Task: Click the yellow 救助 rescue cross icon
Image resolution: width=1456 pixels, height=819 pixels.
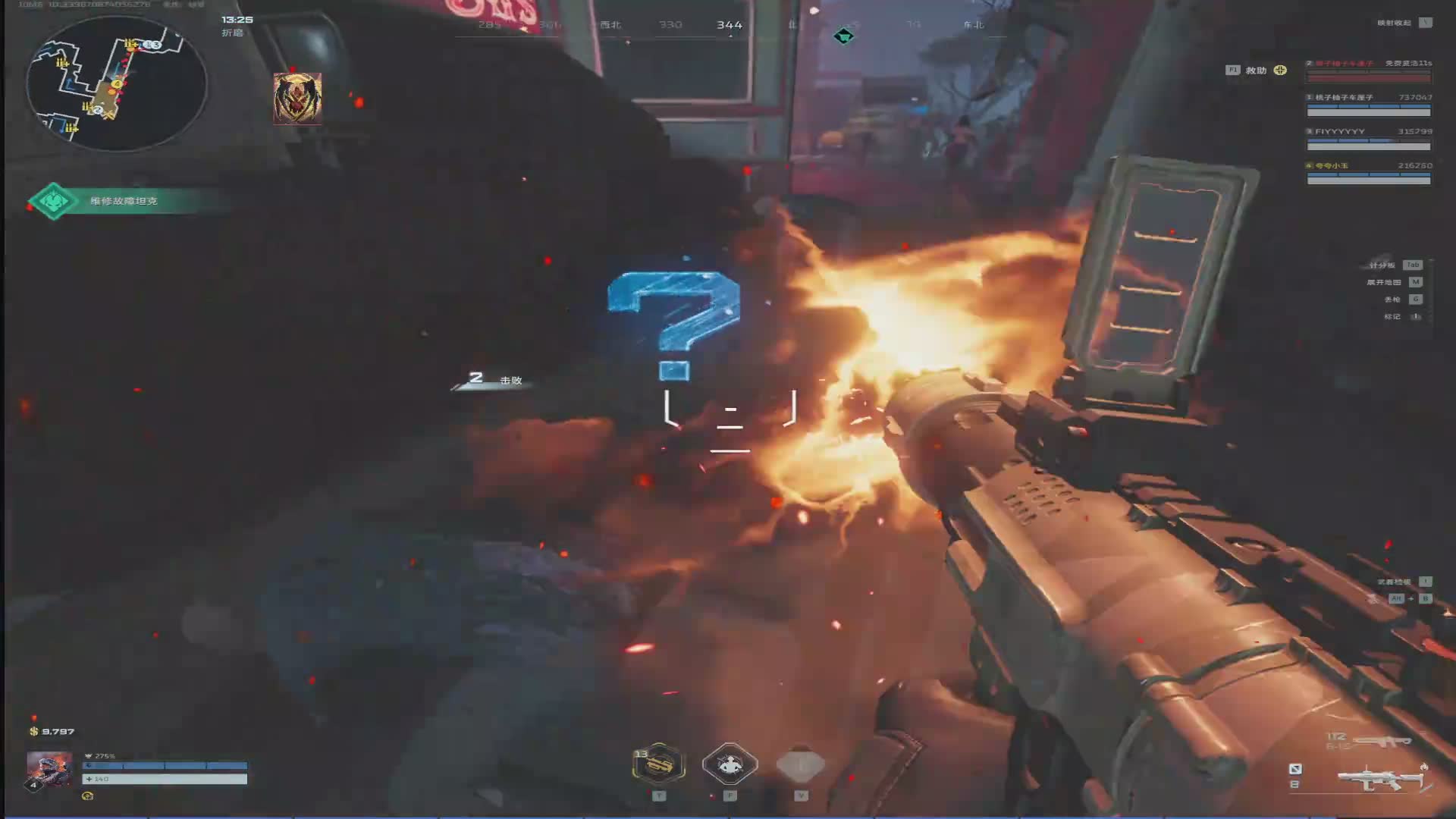Action: [x=1280, y=71]
